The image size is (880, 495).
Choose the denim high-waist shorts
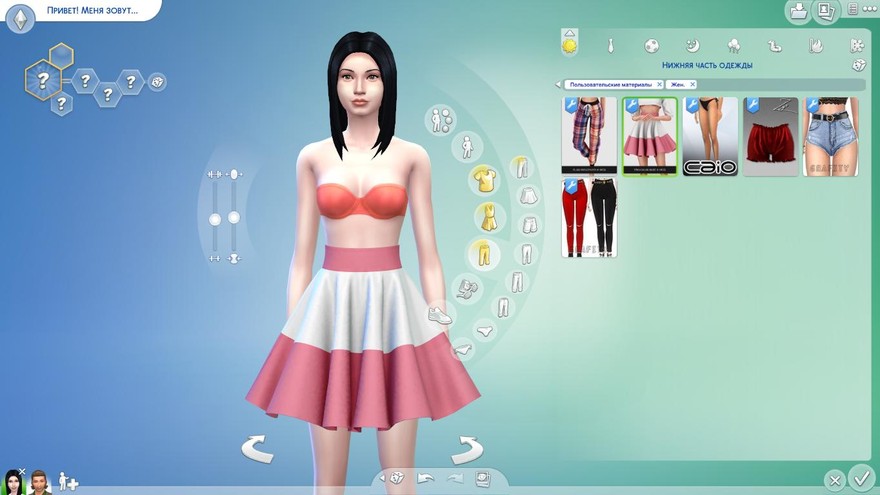[x=831, y=136]
